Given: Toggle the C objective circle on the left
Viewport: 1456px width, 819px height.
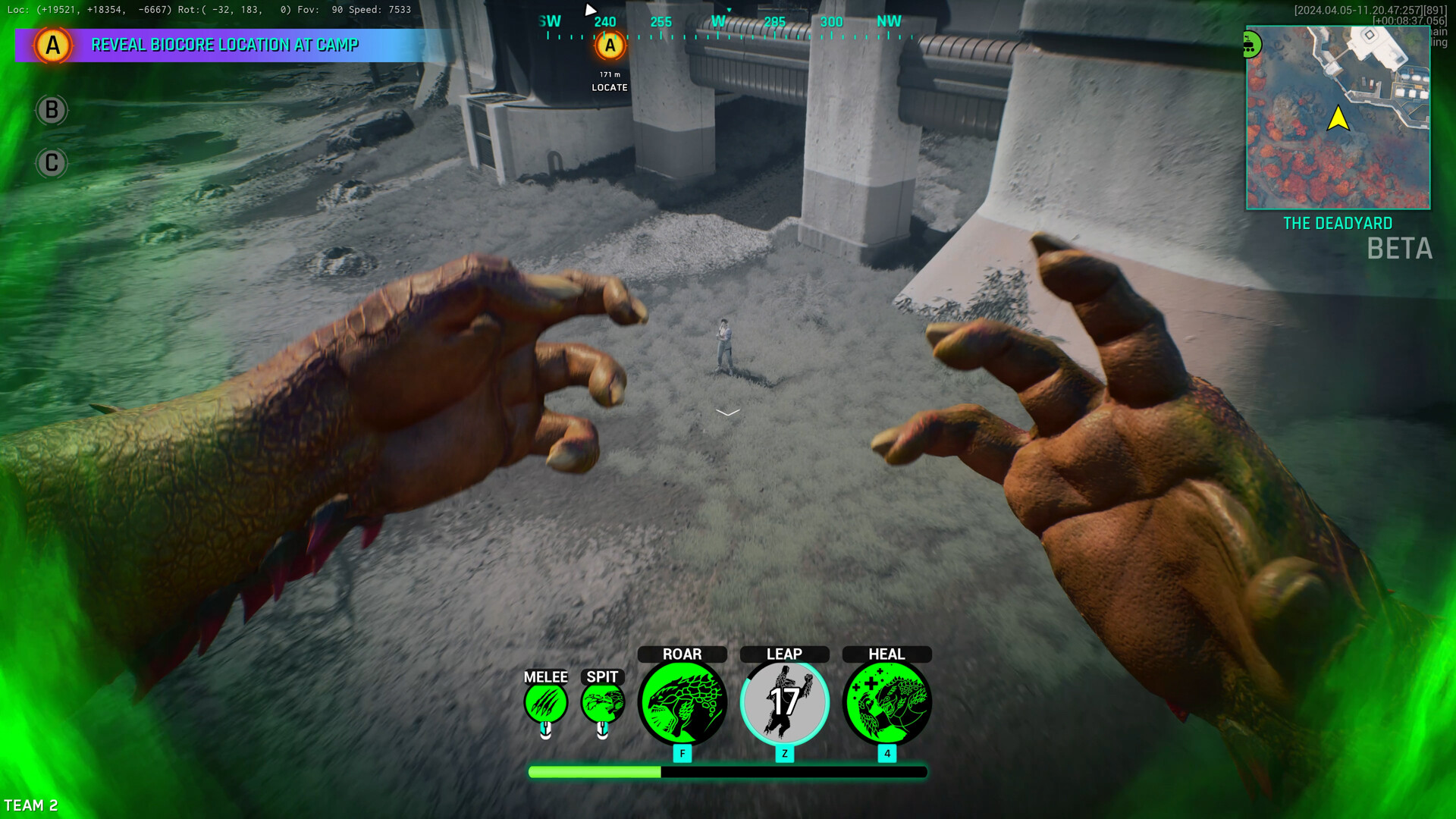Looking at the screenshot, I should pyautogui.click(x=52, y=162).
